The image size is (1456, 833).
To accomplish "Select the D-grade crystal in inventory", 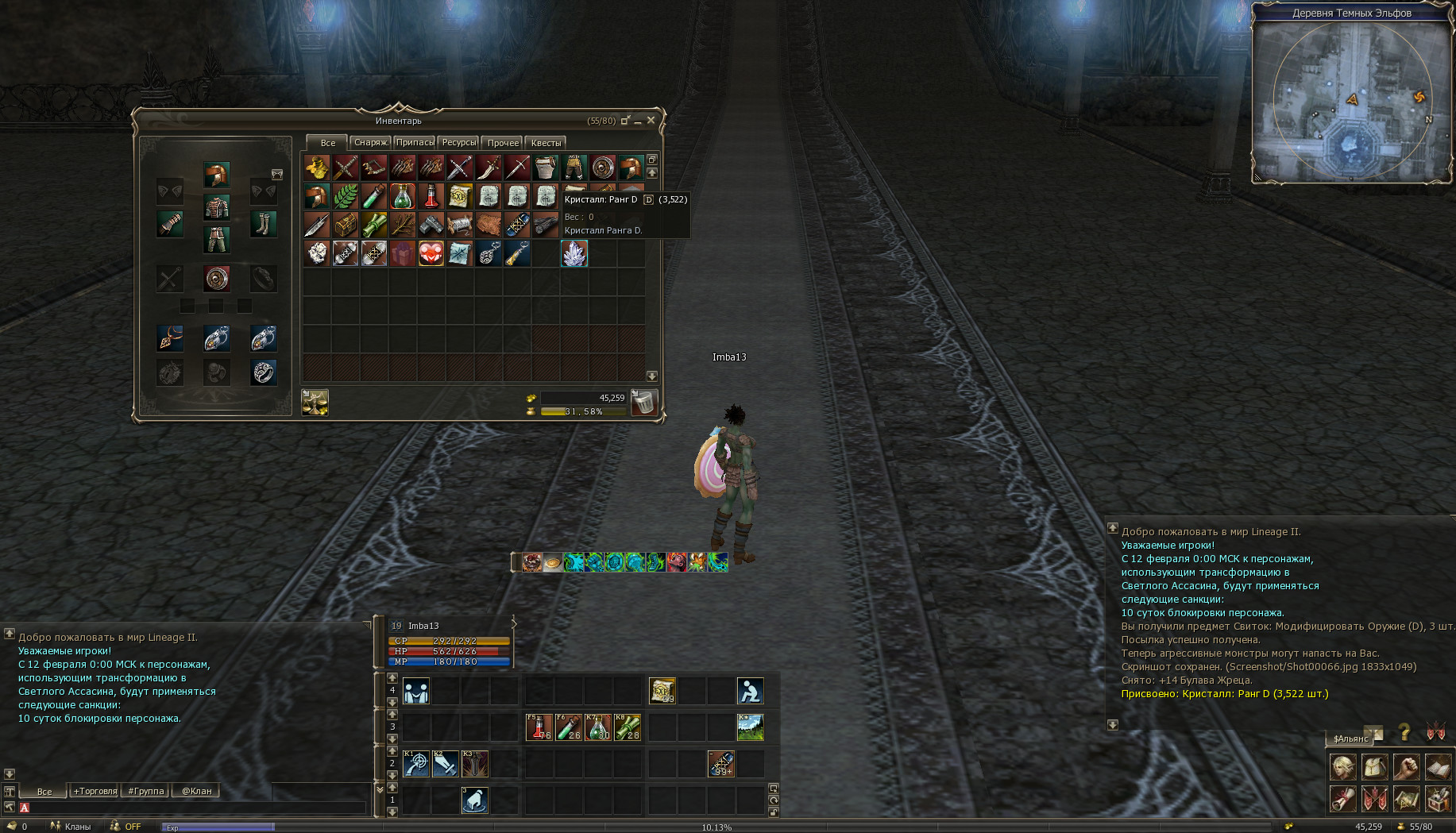I will pyautogui.click(x=574, y=253).
